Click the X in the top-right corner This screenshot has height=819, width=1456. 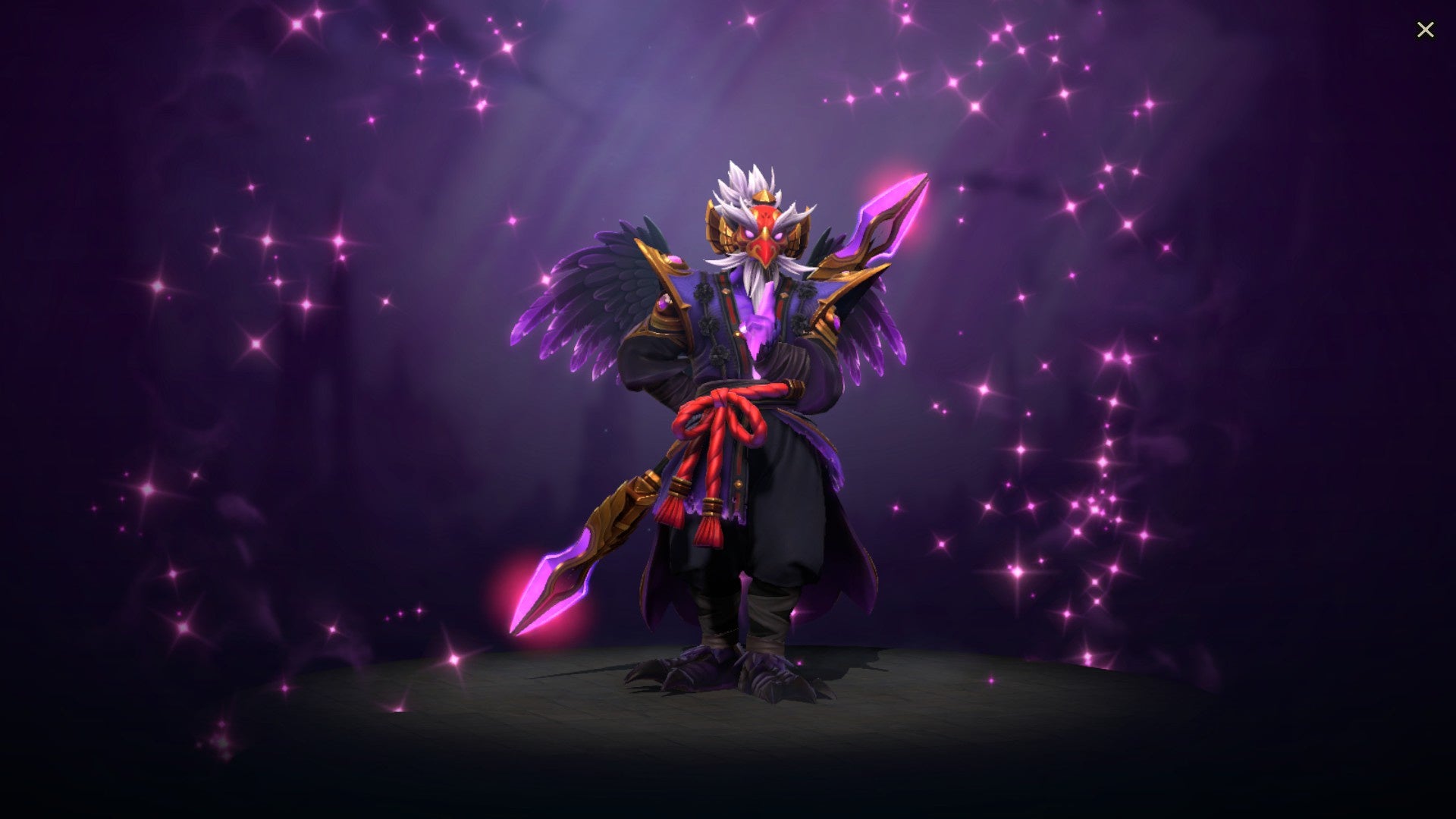coord(1426,29)
